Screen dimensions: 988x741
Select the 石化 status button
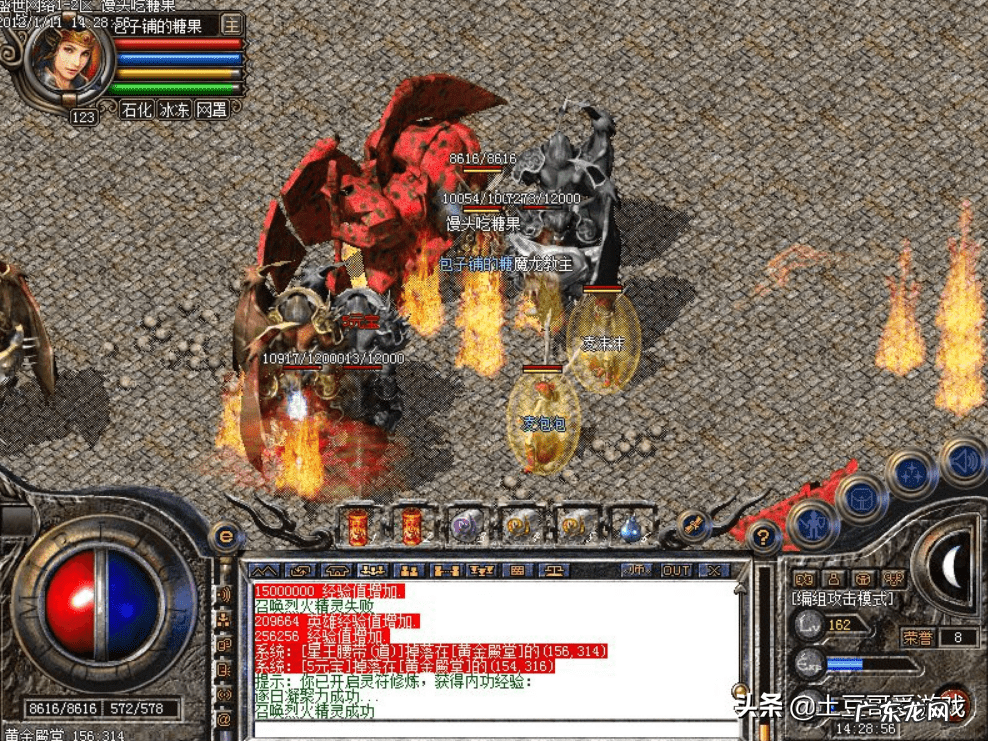137,110
